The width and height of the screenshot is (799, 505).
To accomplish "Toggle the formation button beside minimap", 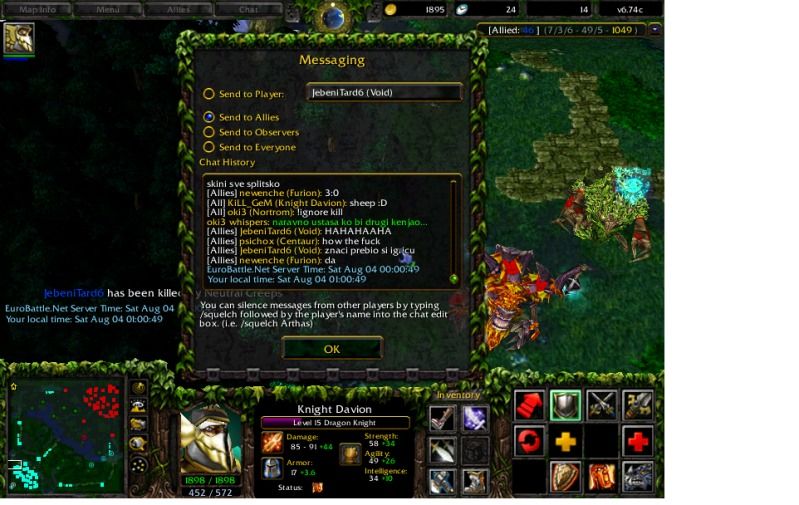I will tap(139, 465).
